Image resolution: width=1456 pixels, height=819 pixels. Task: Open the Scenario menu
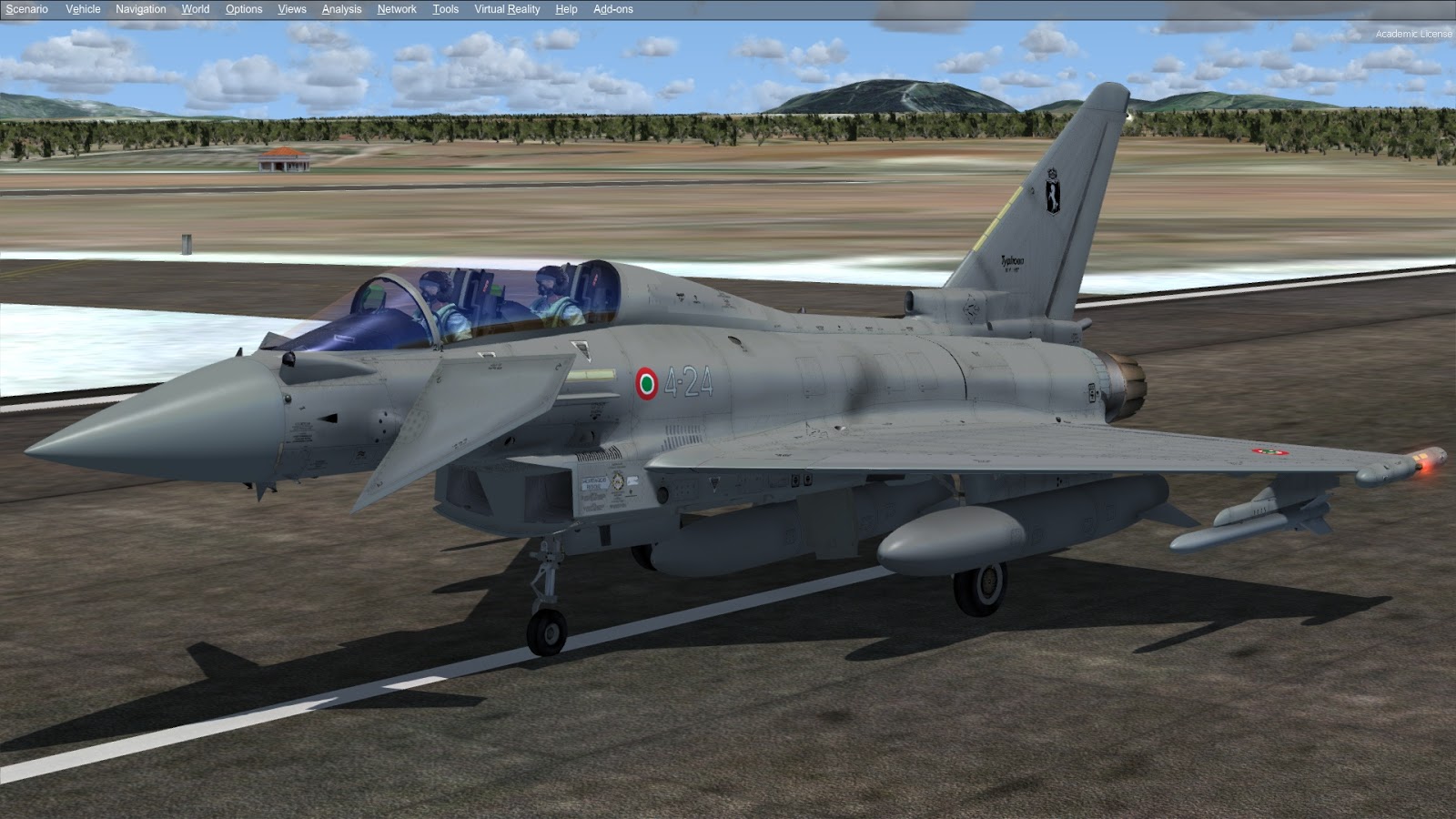[x=28, y=9]
